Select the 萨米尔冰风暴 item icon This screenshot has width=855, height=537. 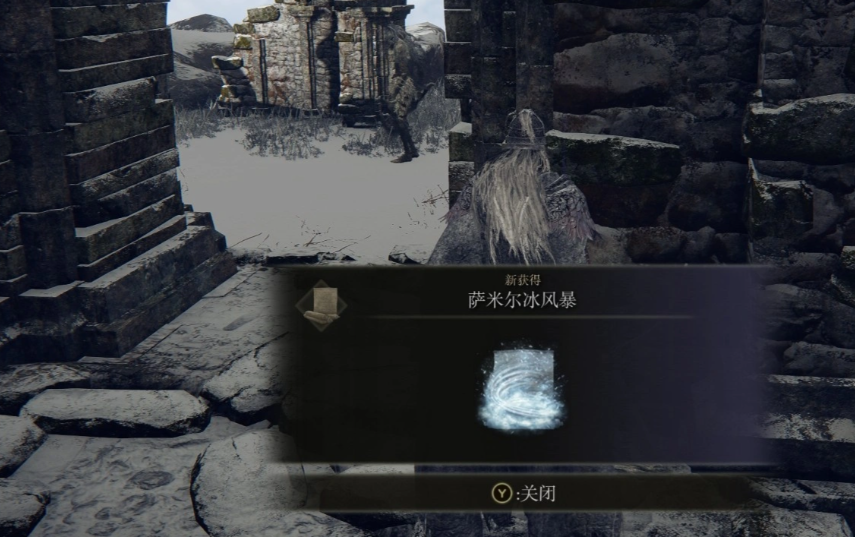(517, 389)
